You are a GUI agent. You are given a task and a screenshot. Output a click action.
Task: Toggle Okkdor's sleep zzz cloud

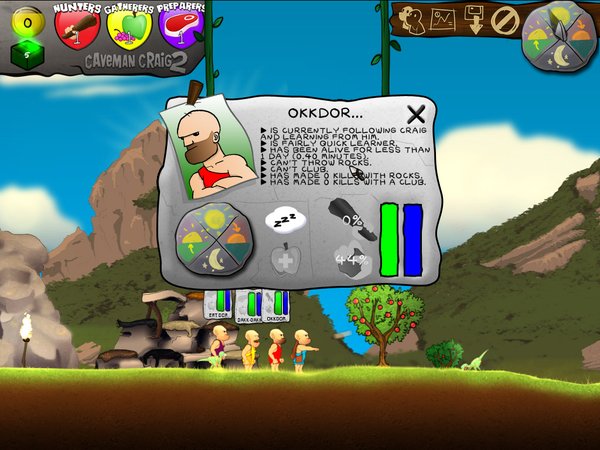283,218
